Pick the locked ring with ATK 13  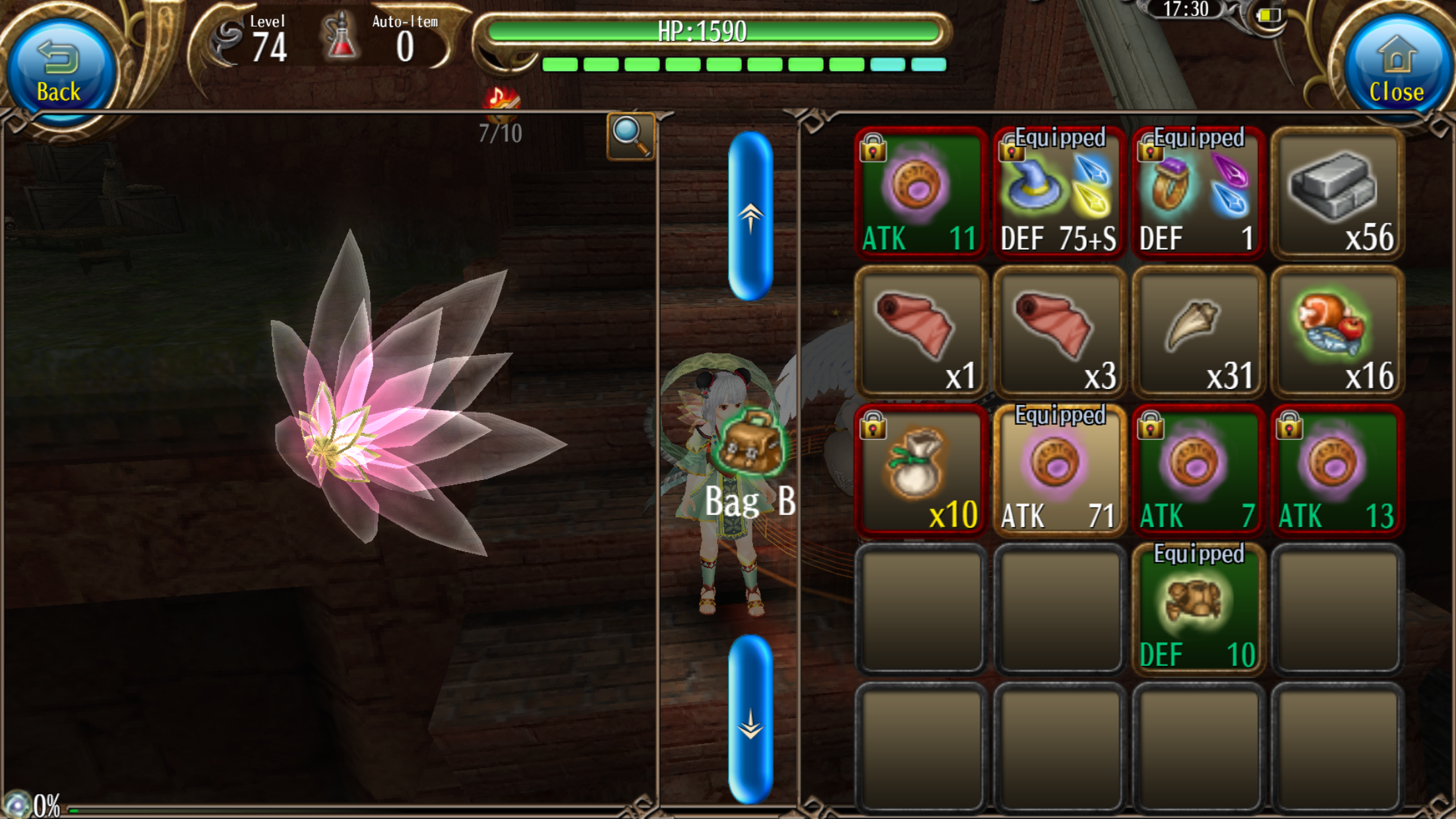1337,471
